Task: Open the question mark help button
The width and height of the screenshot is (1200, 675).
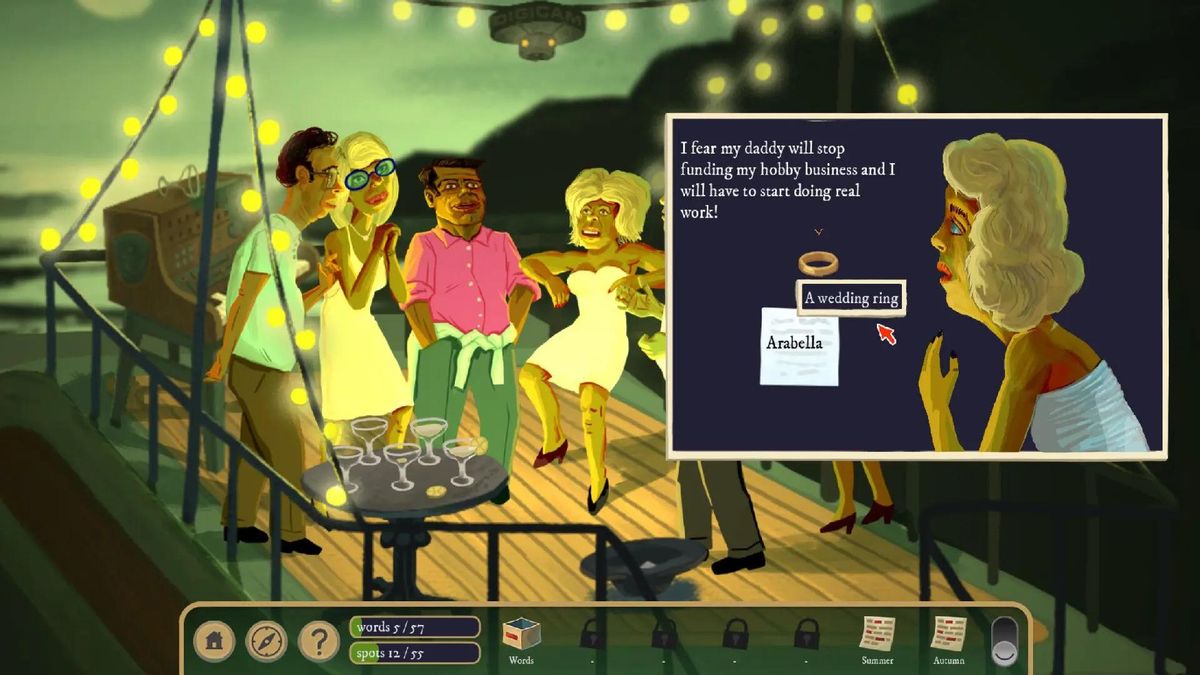Action: pos(319,641)
